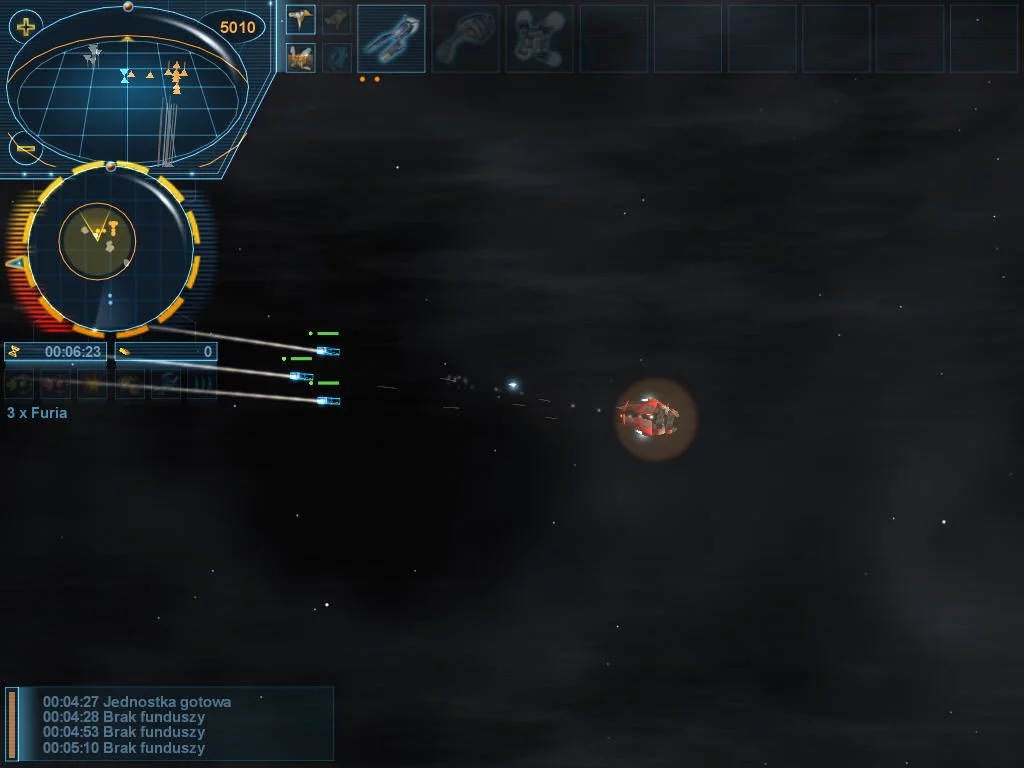The height and width of the screenshot is (768, 1024).
Task: Select the lower Furia fighter unit
Action: [x=327, y=401]
